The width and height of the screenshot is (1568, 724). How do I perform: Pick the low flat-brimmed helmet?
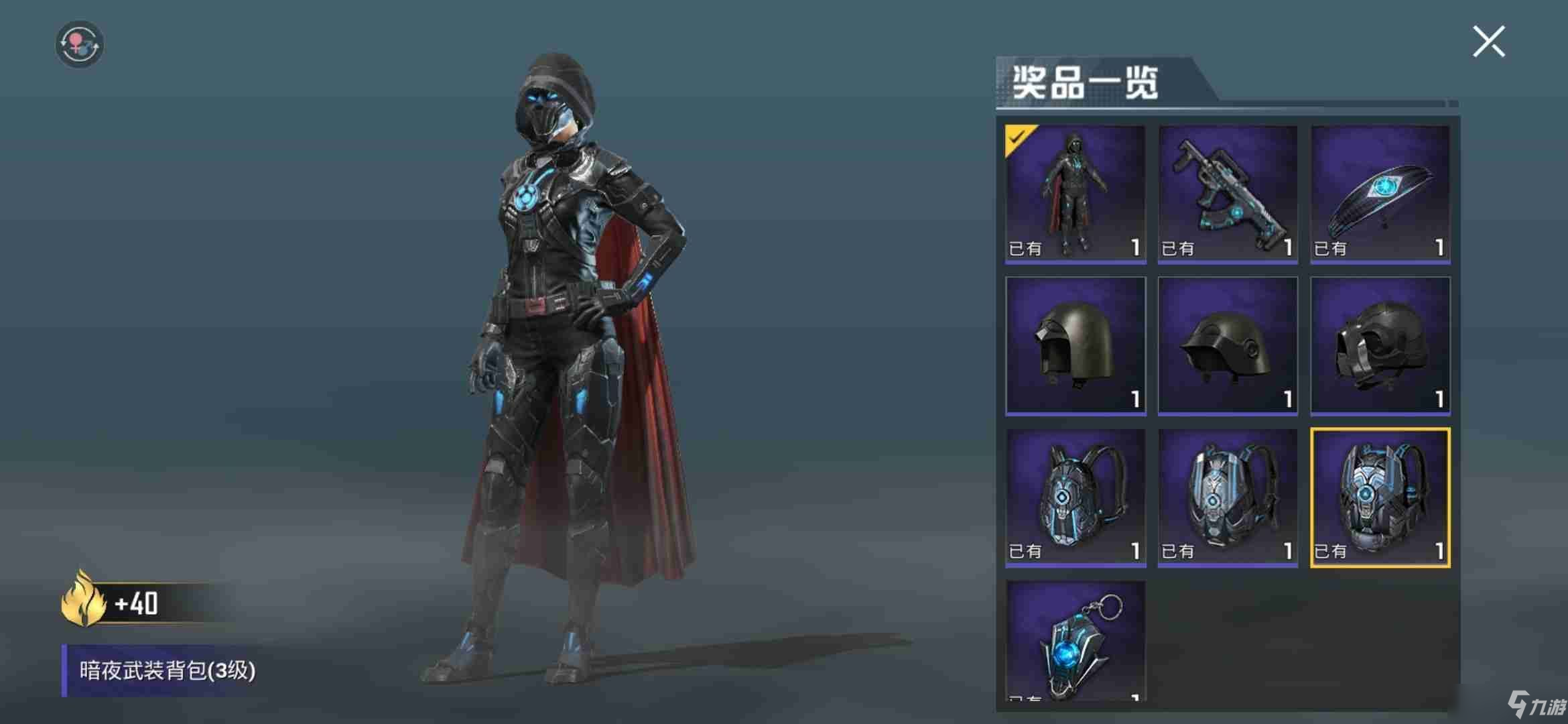click(x=1227, y=346)
